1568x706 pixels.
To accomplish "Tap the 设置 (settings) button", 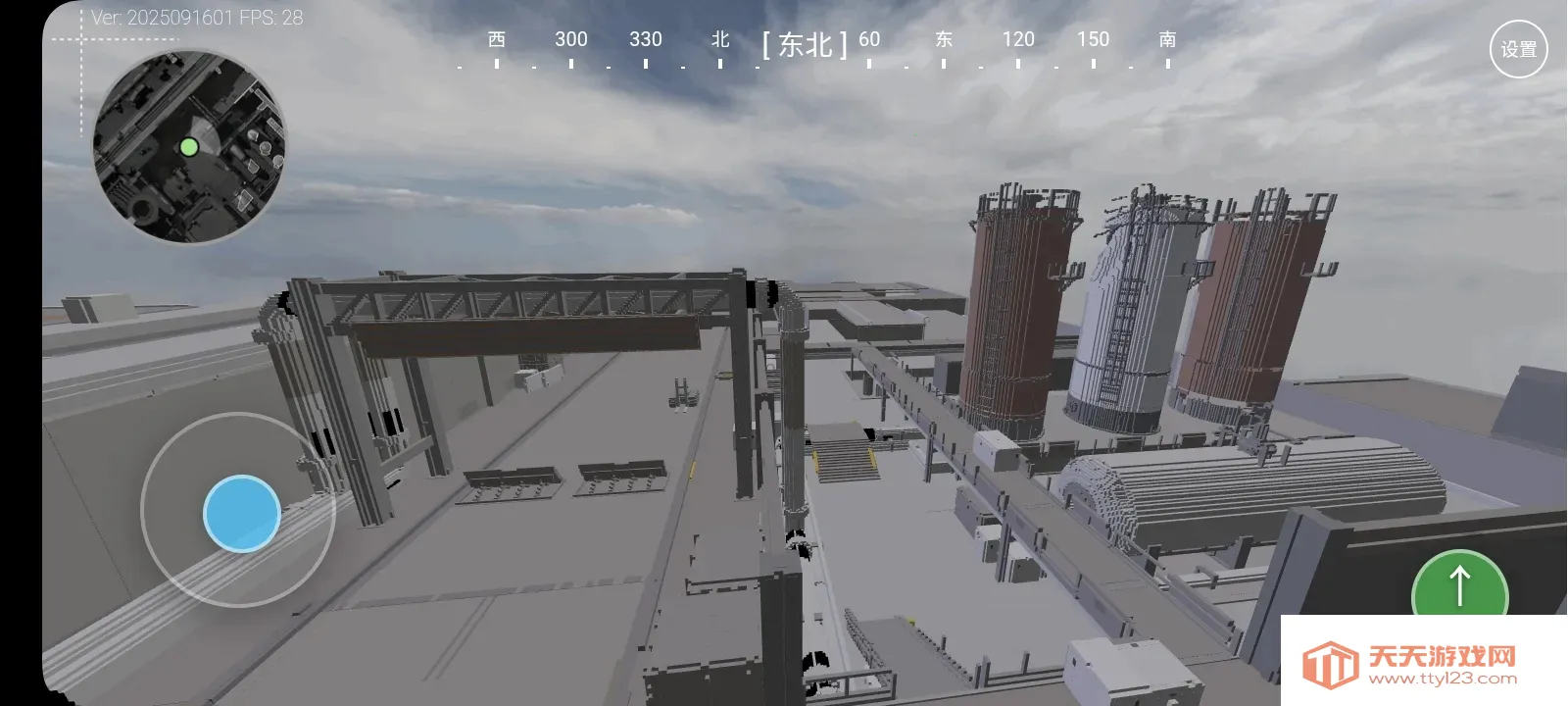I will 1517,46.
